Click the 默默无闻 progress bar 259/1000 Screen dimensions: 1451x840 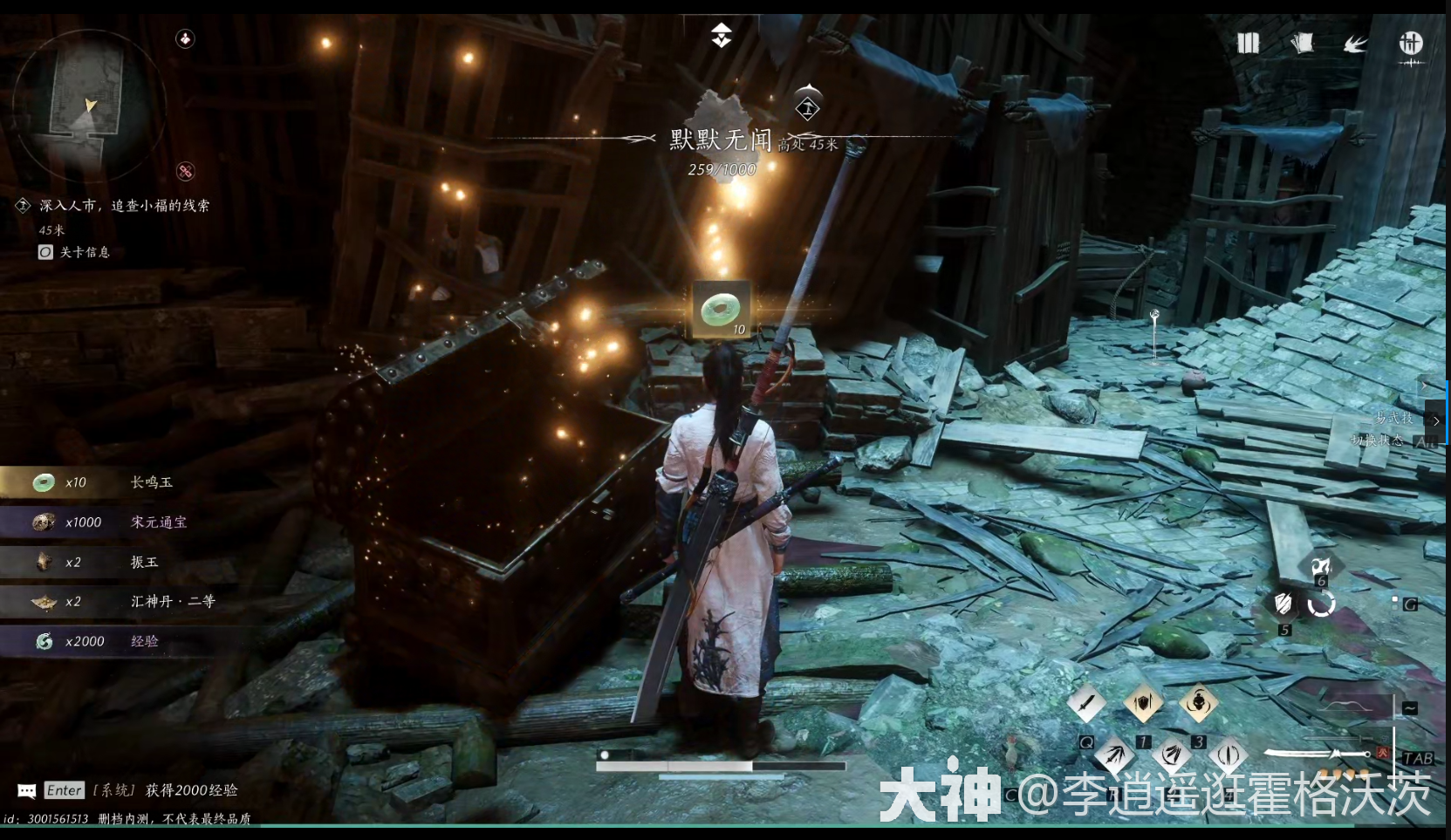pyautogui.click(x=721, y=169)
